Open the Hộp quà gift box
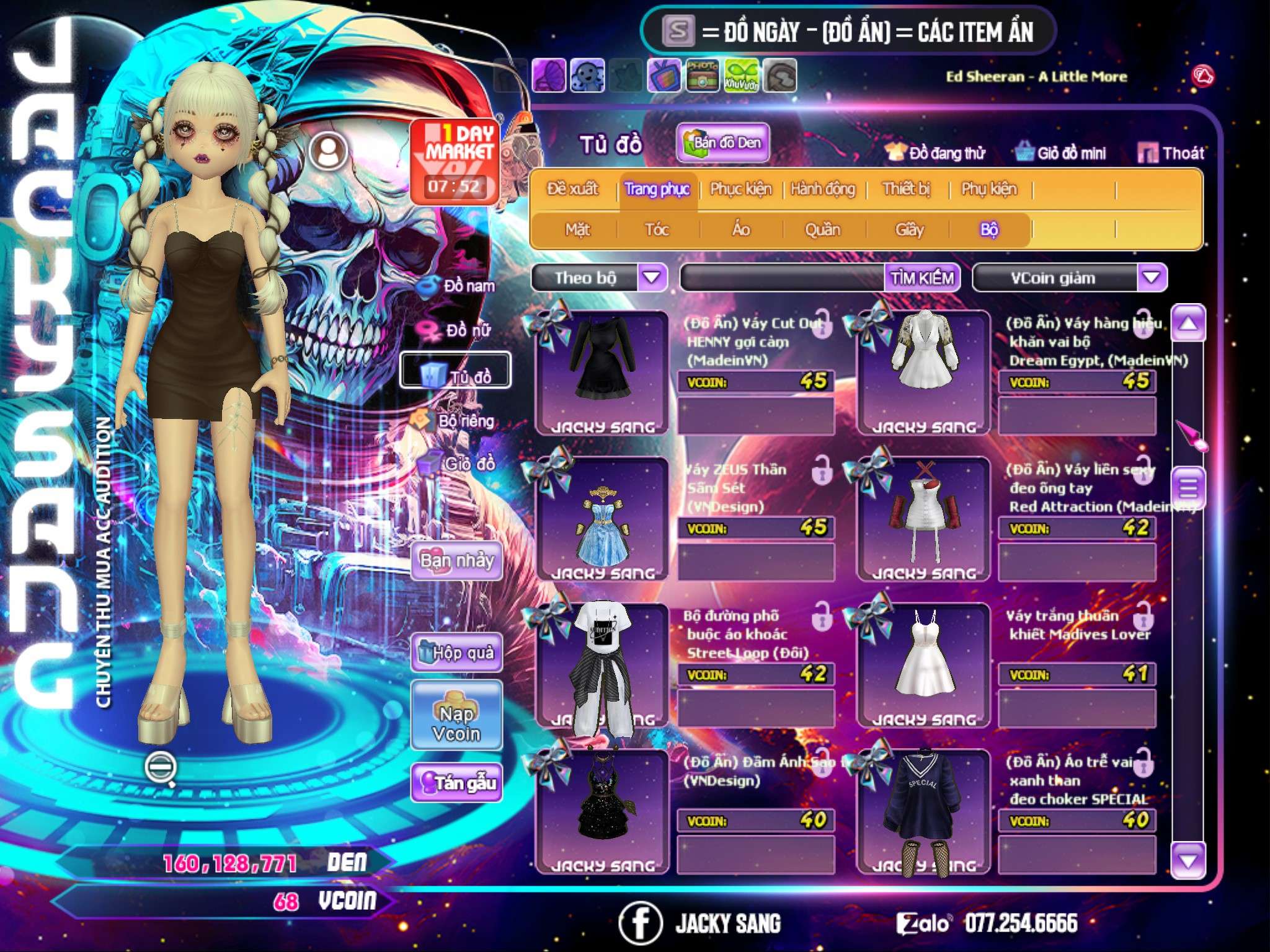Screen dimensions: 1270x952 (x=457, y=653)
